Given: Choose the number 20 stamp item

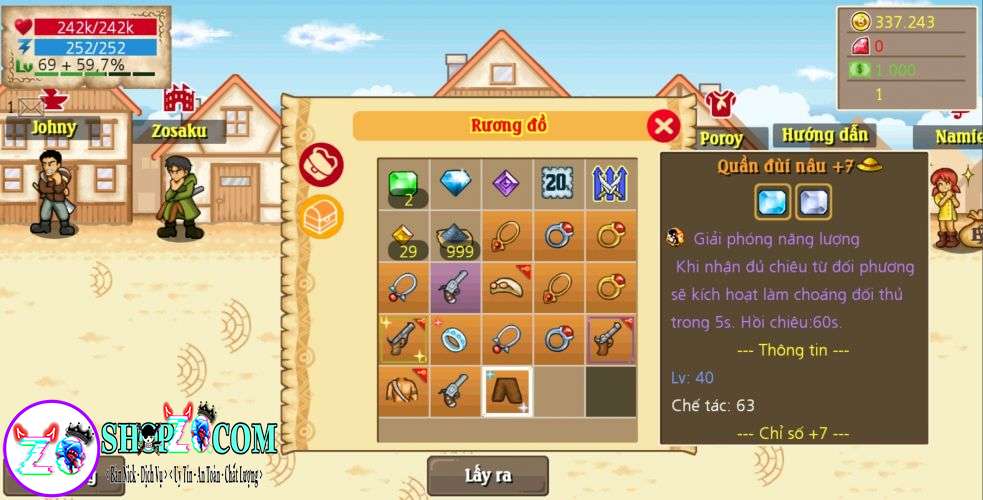Looking at the screenshot, I should pos(558,184).
